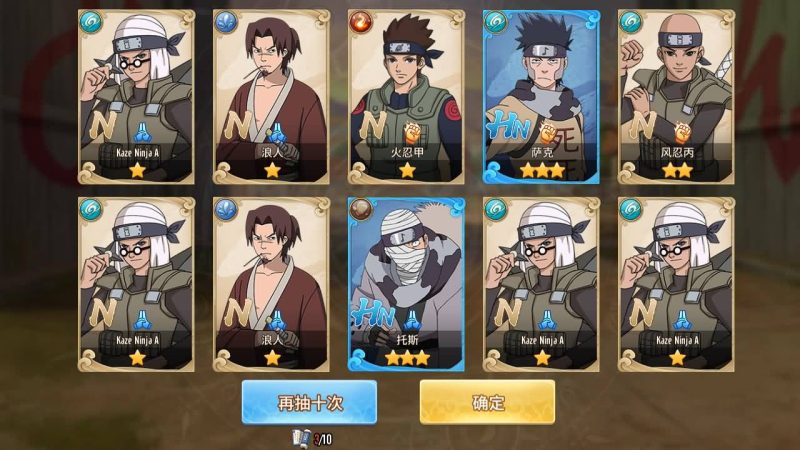Select the 火忍甲 ninja card
Screen dimensions: 800x450
(406, 96)
